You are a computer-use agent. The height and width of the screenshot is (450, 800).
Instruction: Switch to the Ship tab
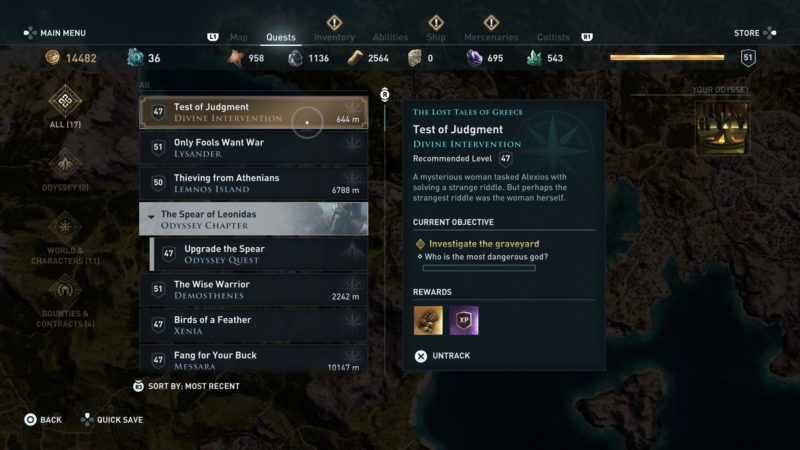(x=436, y=38)
